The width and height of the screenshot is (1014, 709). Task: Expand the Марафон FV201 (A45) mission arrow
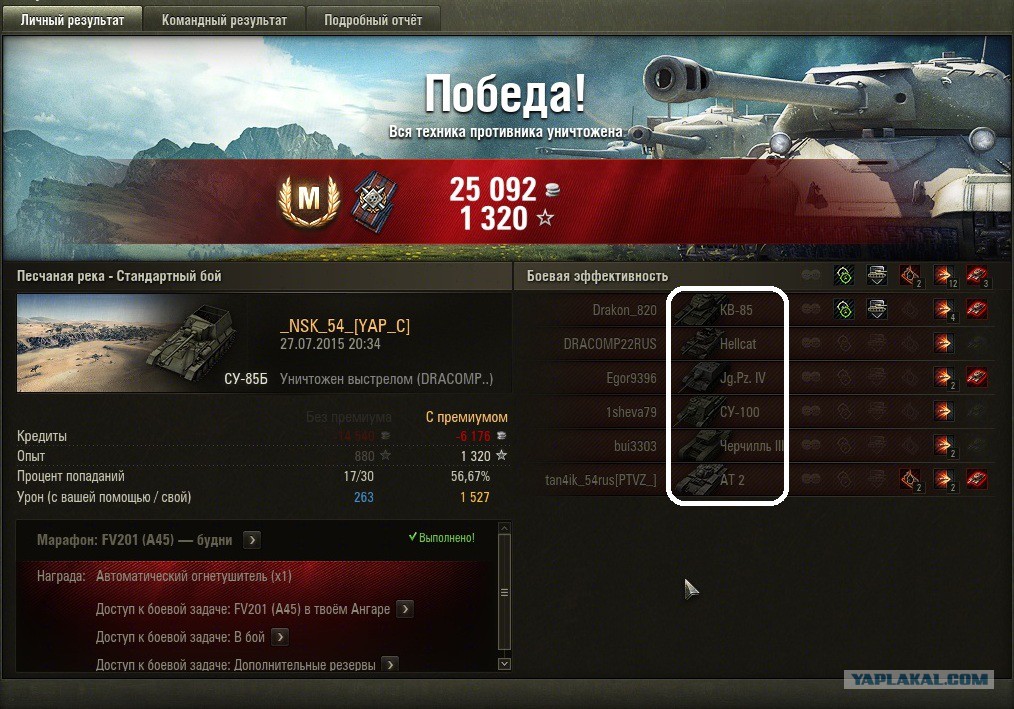coord(252,540)
